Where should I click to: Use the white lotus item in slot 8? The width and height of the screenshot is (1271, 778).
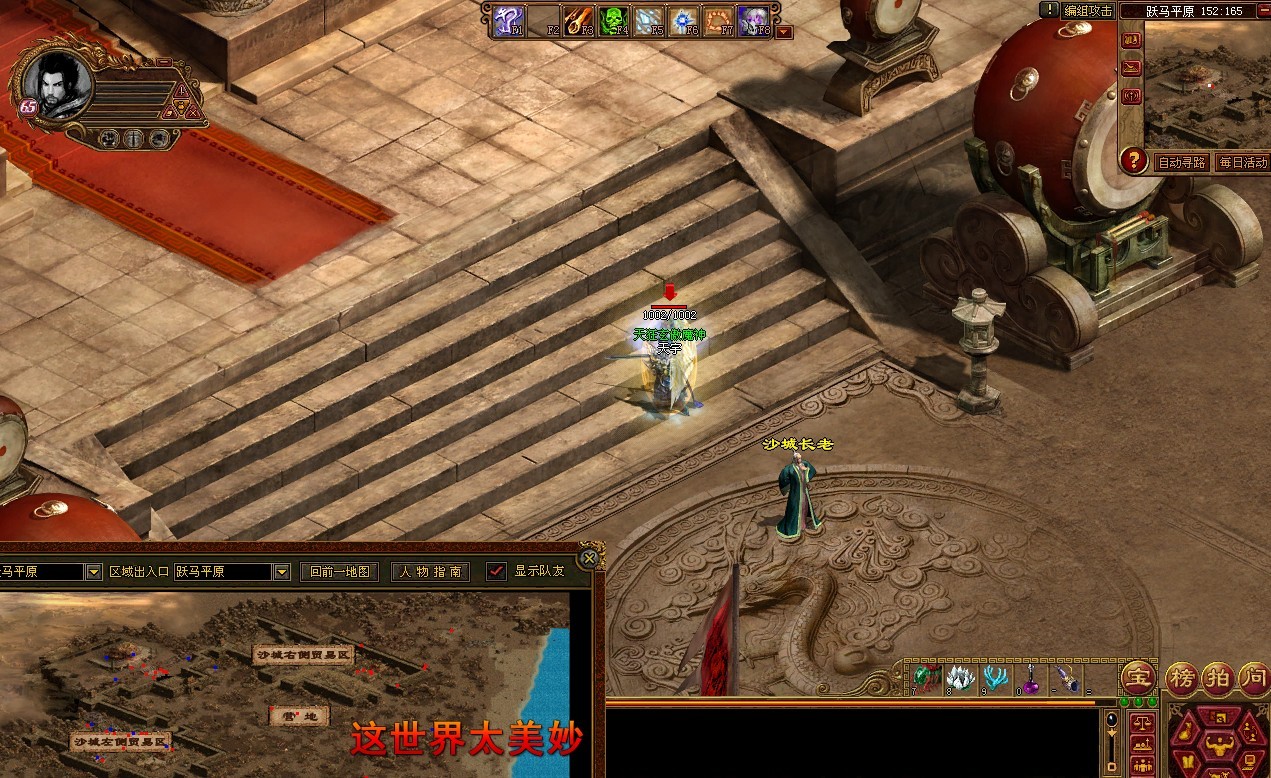click(960, 677)
